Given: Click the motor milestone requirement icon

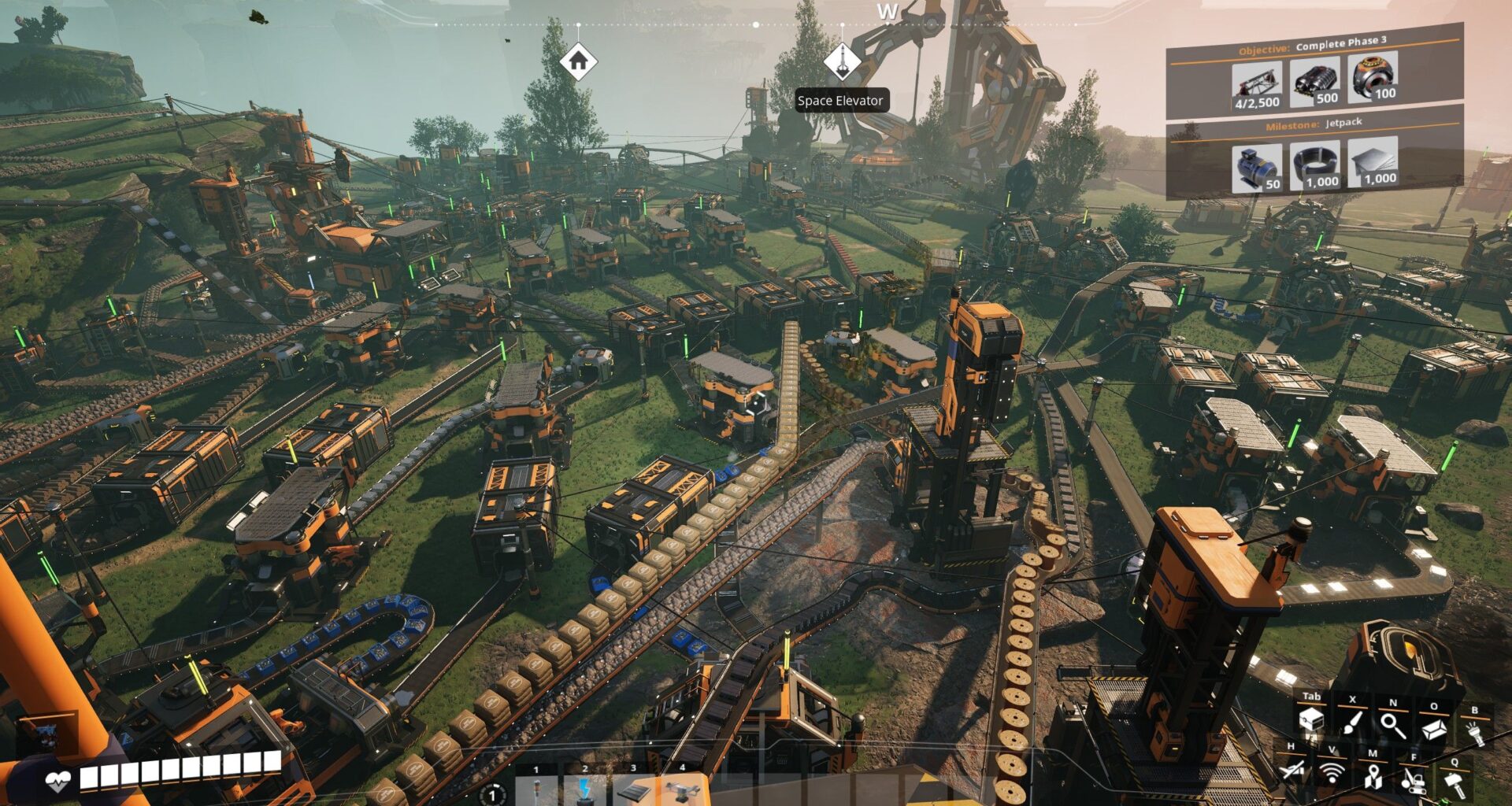Looking at the screenshot, I should tap(1255, 167).
